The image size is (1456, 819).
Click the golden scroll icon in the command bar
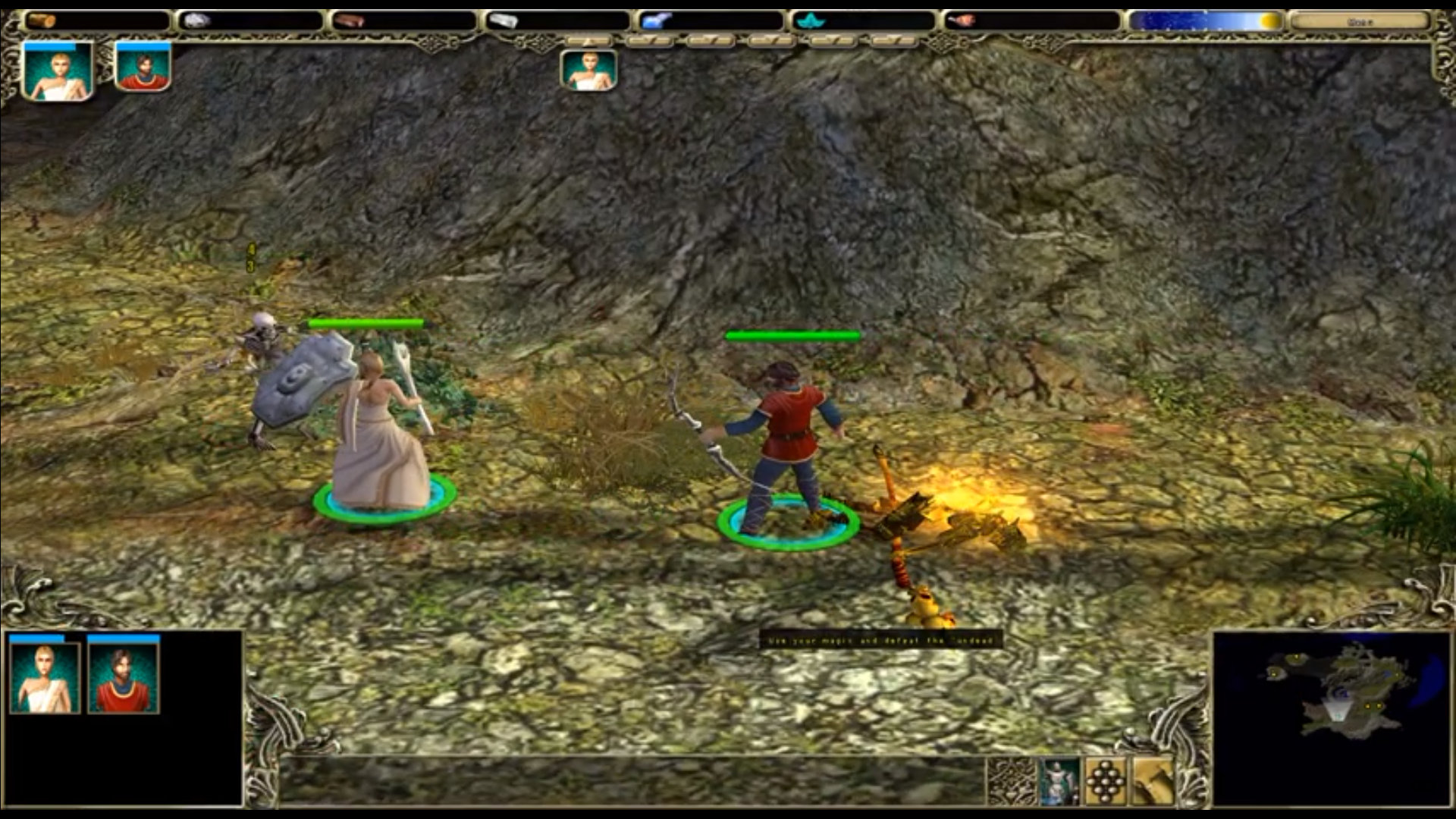(x=1153, y=781)
